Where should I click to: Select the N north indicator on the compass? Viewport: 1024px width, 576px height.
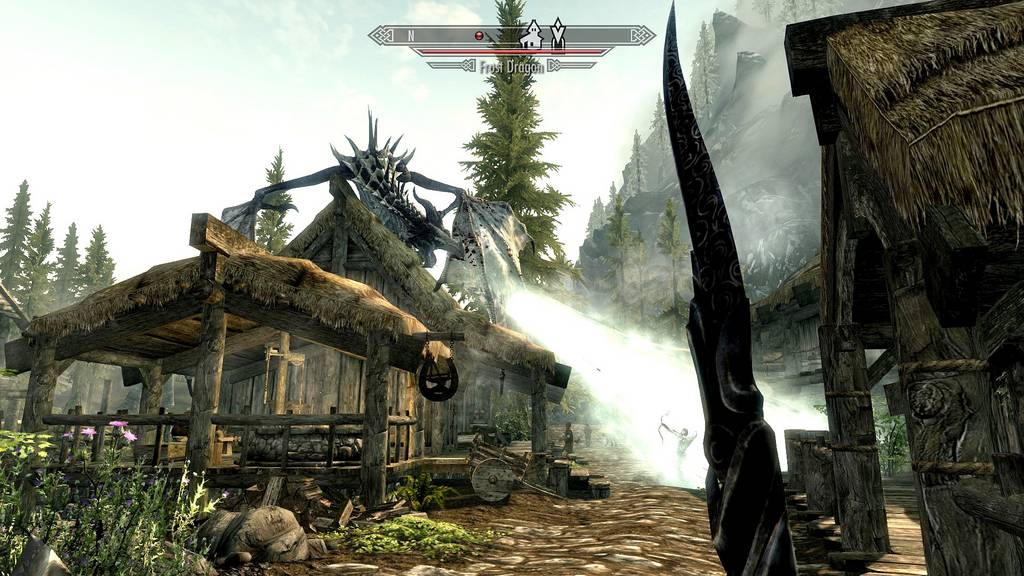point(410,36)
